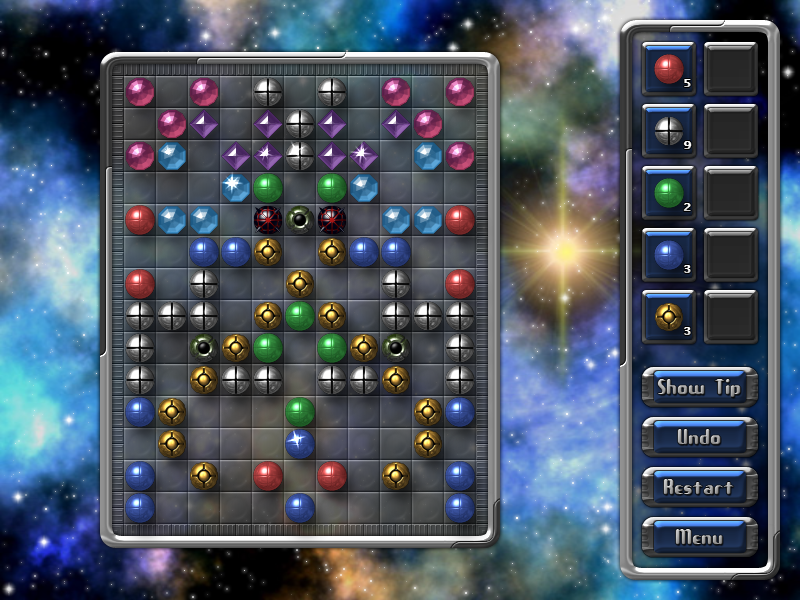Restart the current puzzle

click(699, 488)
